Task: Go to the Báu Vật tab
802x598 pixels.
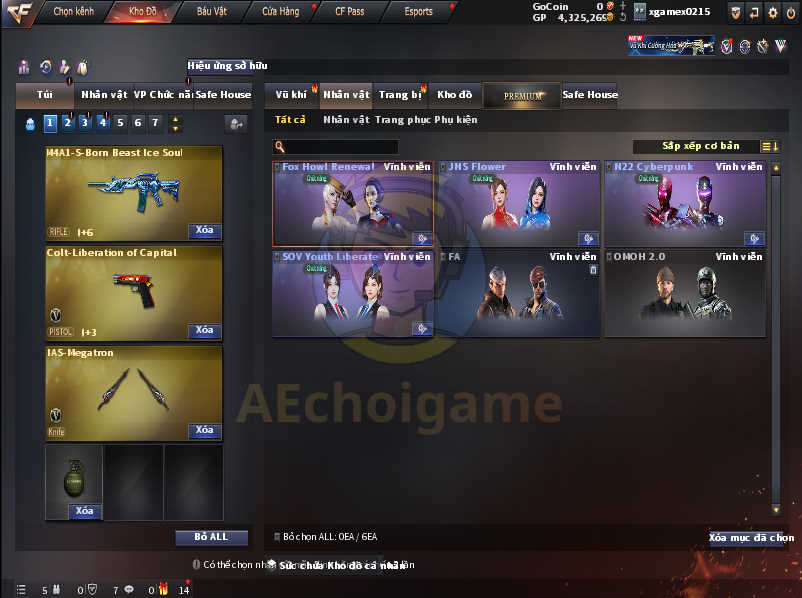Action: (x=211, y=12)
